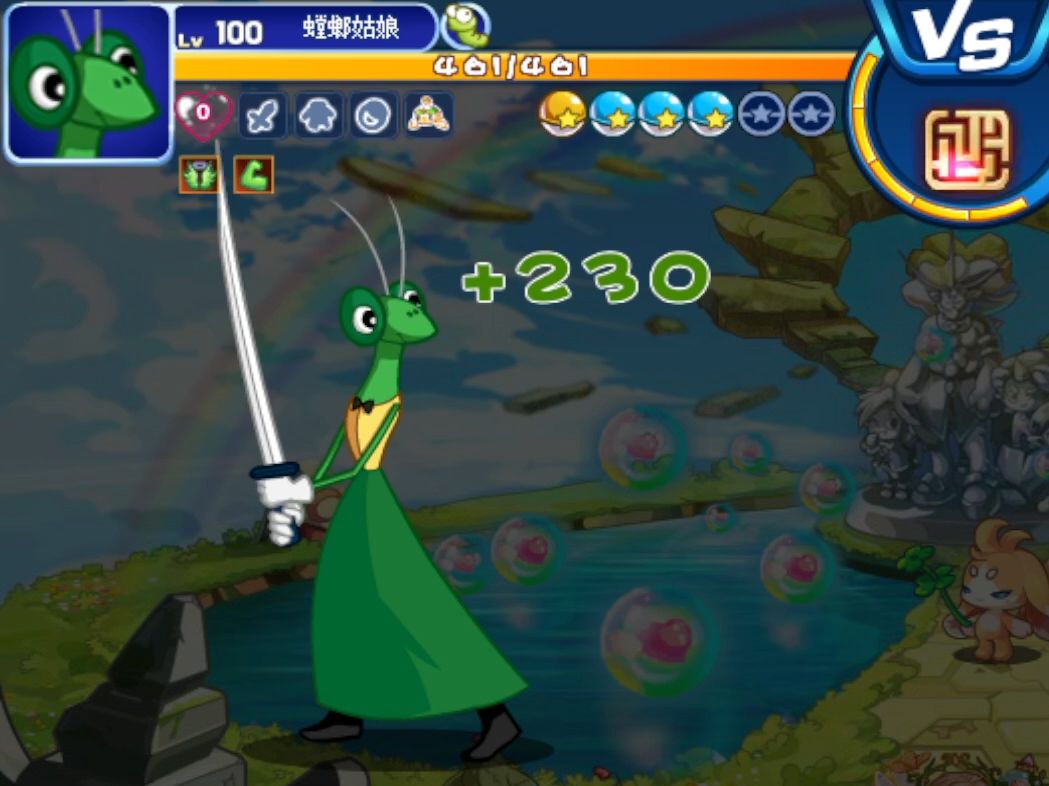
Task: Inspect the flexing arm buff icon
Action: click(253, 175)
